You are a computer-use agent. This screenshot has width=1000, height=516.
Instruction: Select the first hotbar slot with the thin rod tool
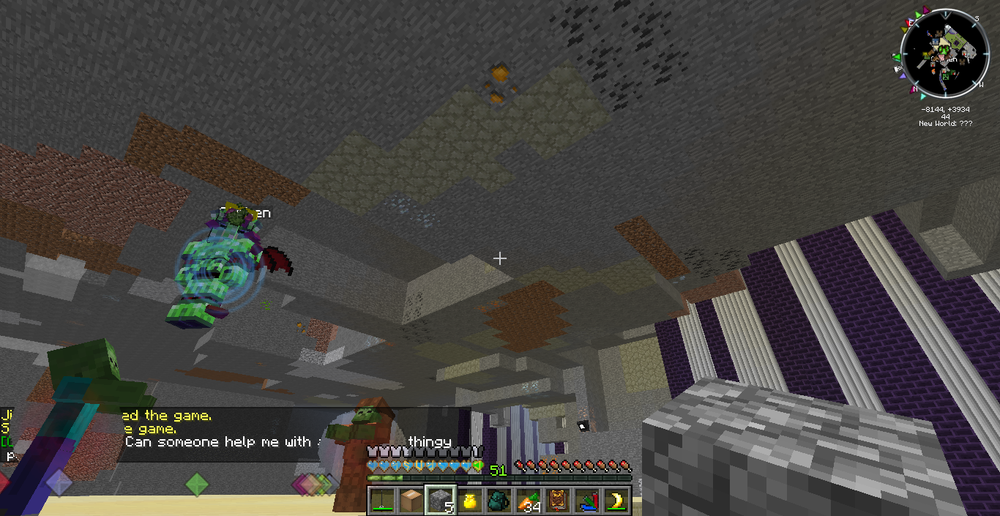tap(382, 500)
